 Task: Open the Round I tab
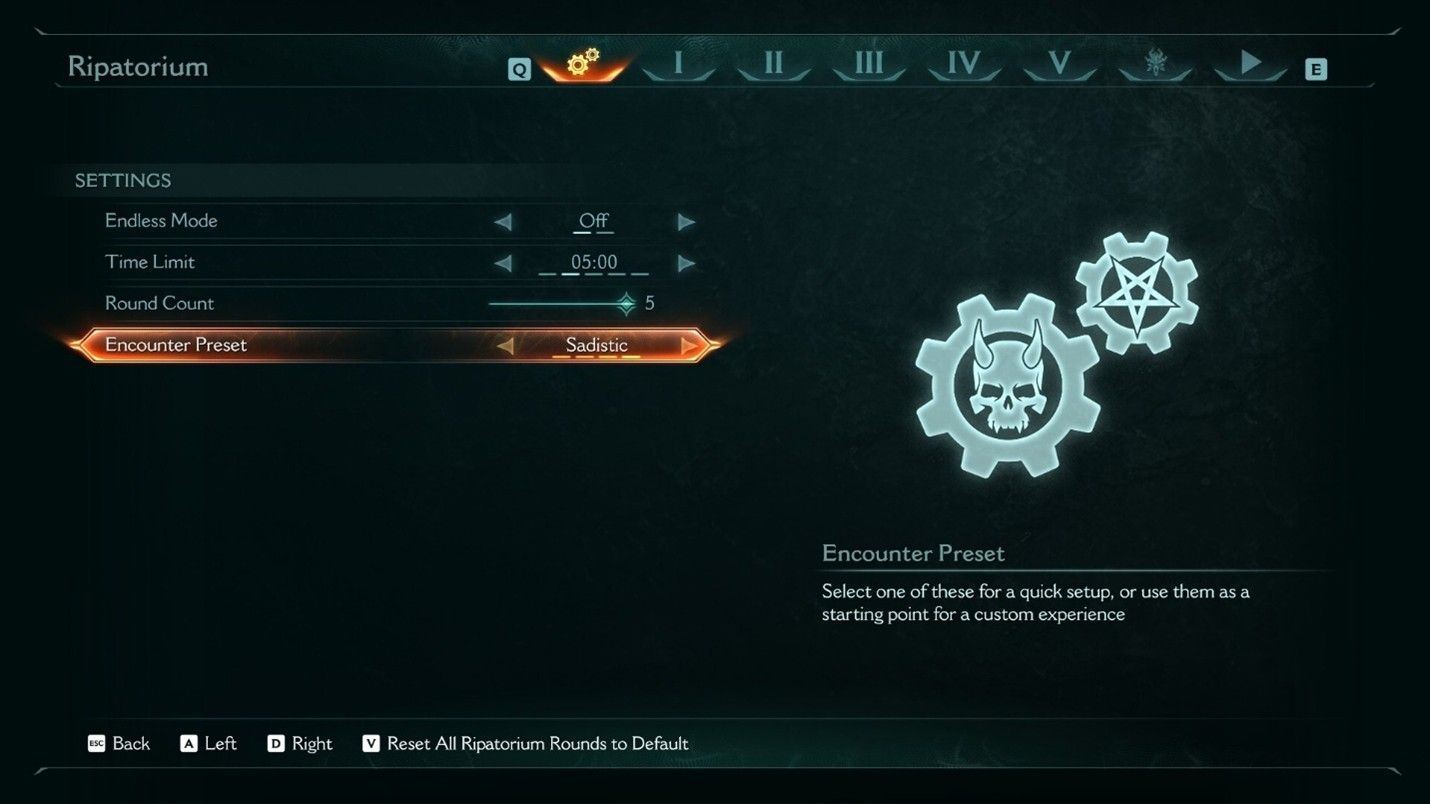[678, 63]
